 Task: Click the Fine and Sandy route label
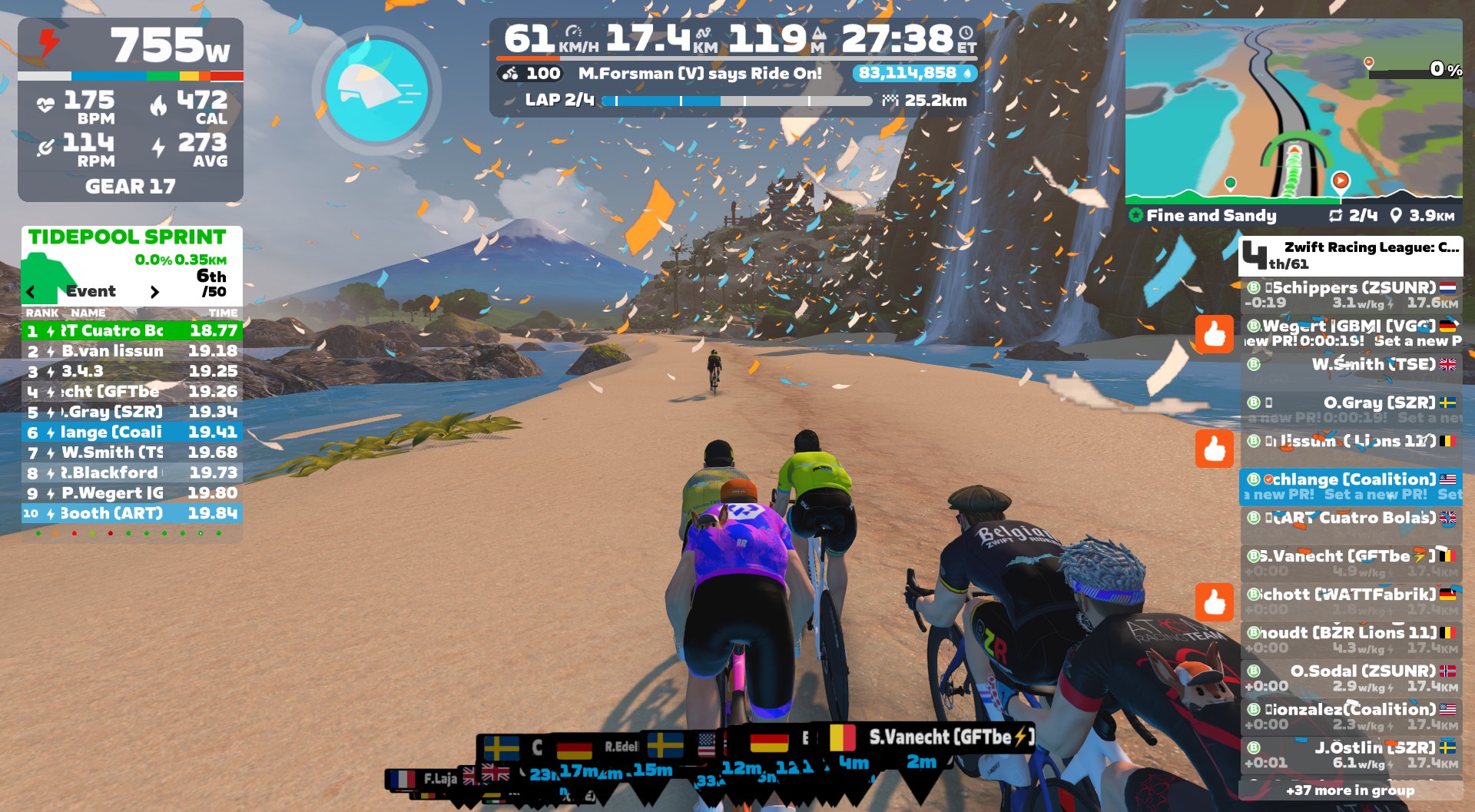pyautogui.click(x=1211, y=216)
